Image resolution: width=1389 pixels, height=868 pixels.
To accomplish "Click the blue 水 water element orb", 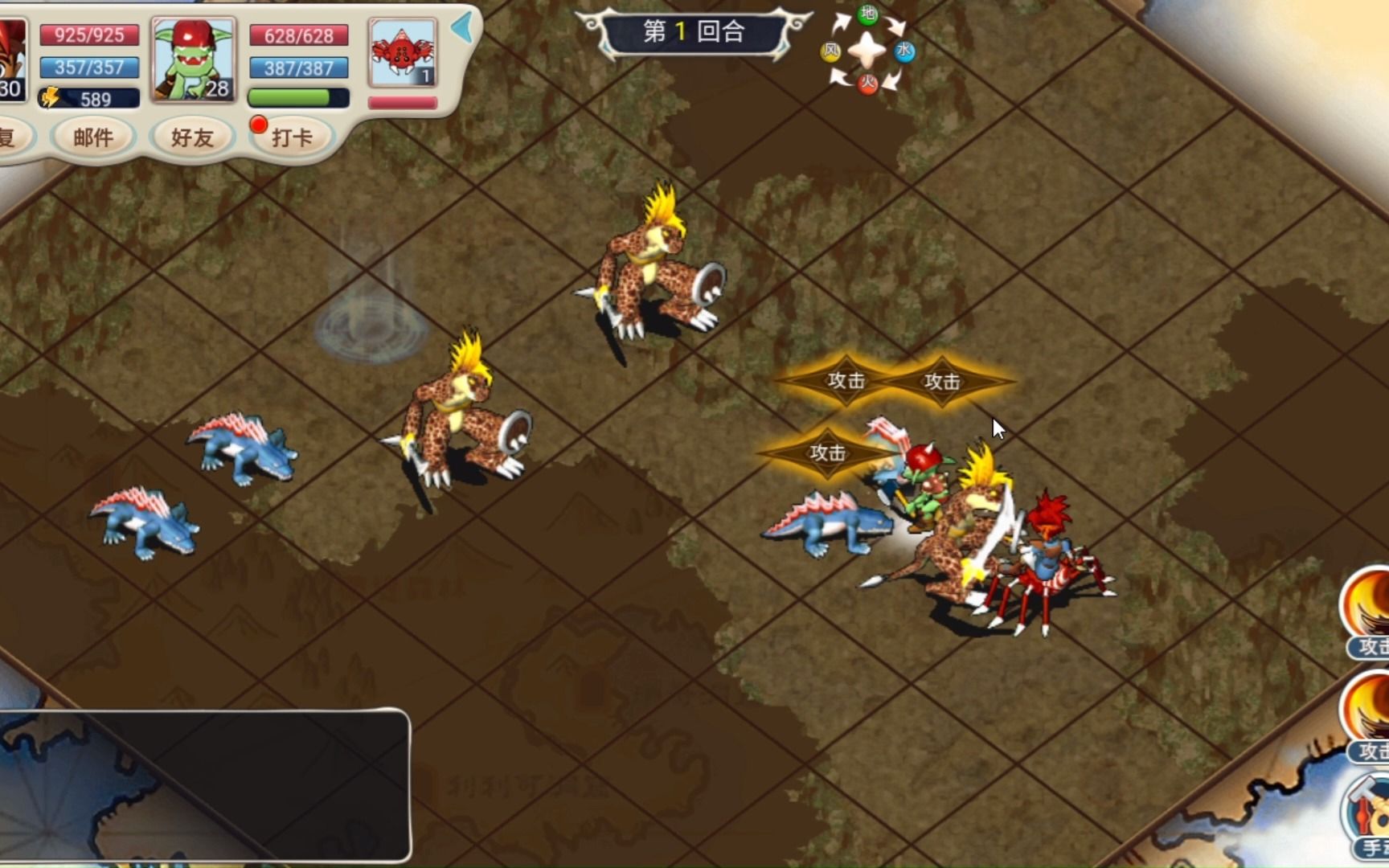I will (x=904, y=51).
